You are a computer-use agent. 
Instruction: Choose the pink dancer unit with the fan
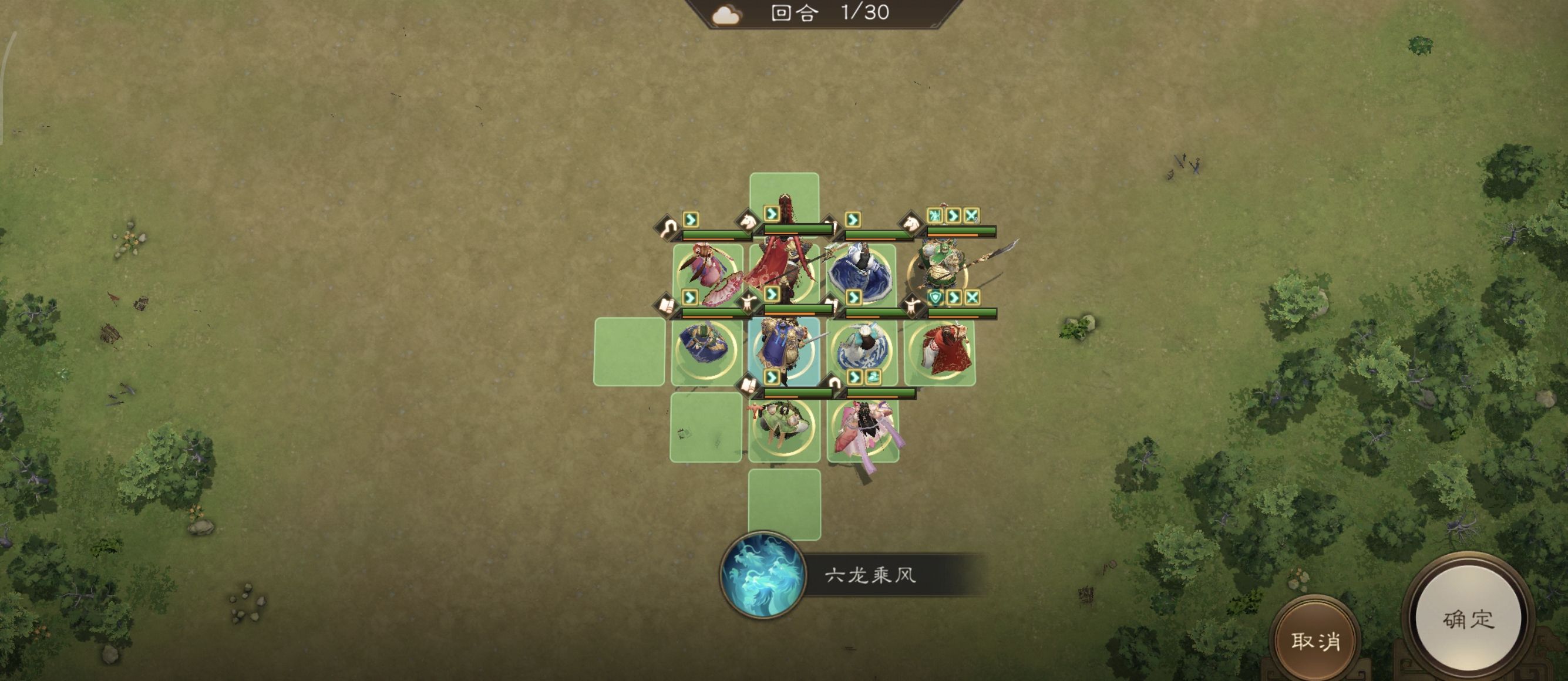click(x=708, y=272)
